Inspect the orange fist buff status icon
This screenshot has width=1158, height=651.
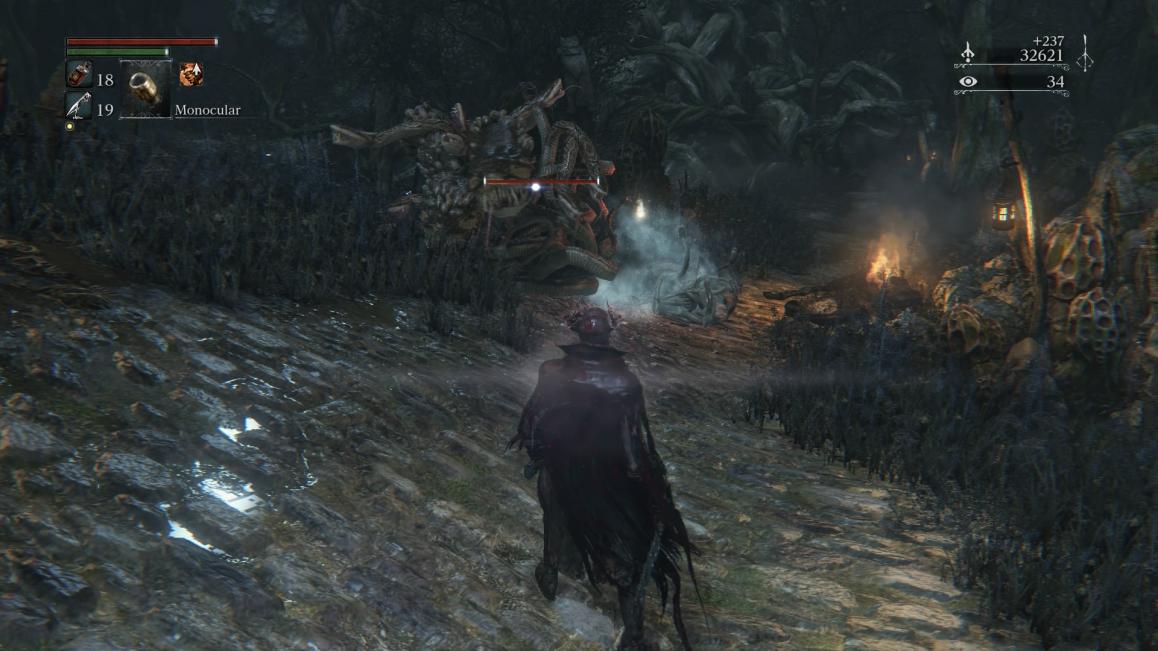coord(190,74)
